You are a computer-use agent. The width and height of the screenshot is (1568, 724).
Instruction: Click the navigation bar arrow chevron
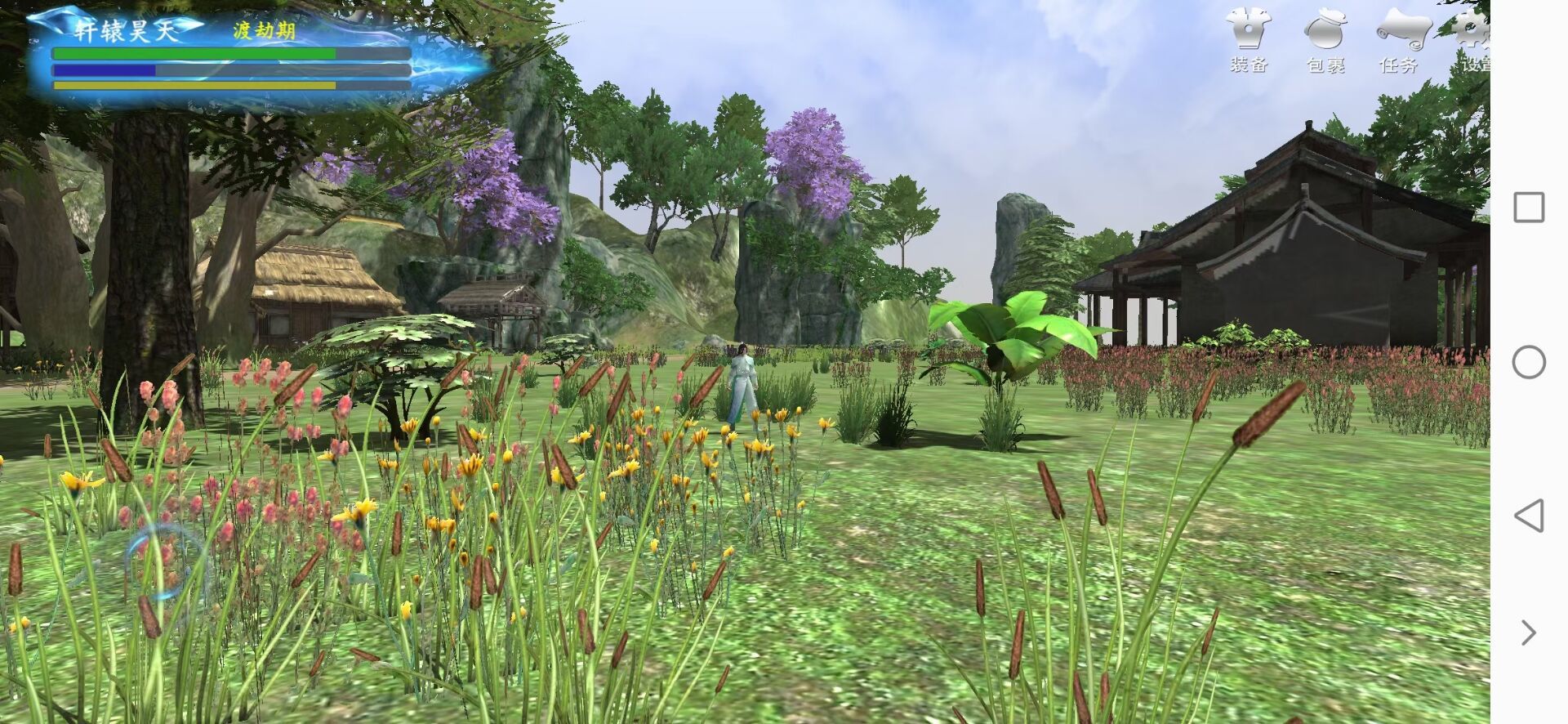(x=1529, y=632)
